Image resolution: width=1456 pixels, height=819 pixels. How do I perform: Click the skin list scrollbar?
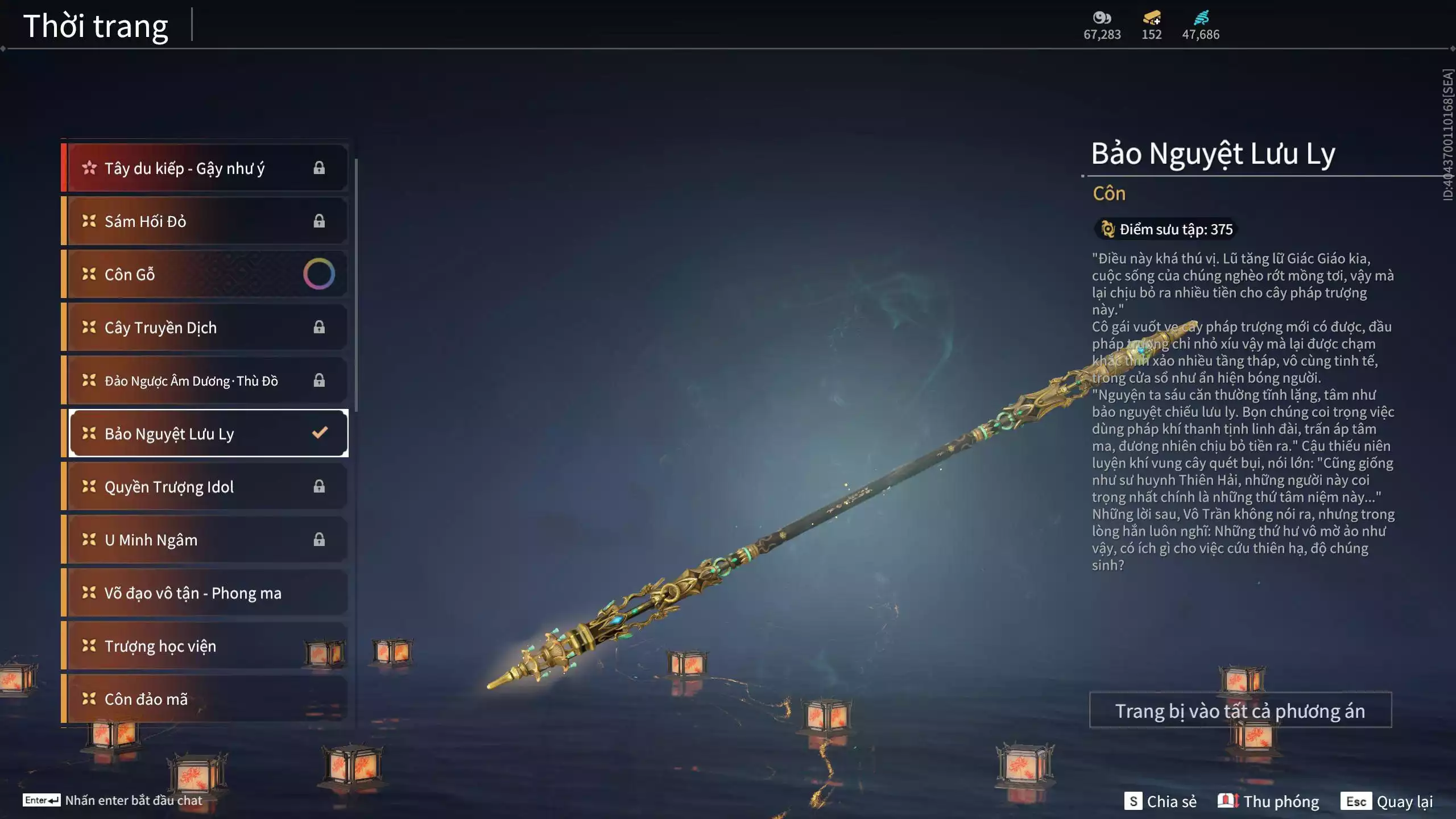tap(356, 284)
